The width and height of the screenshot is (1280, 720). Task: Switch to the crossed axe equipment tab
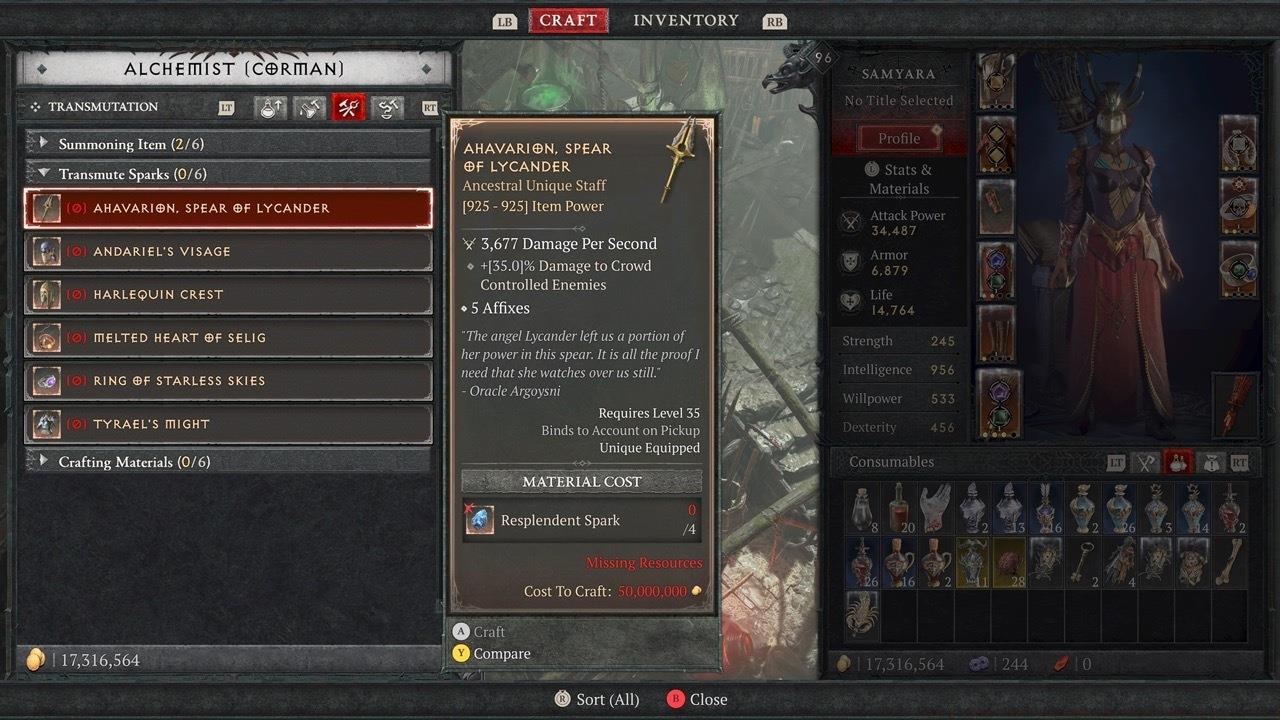pos(1145,462)
